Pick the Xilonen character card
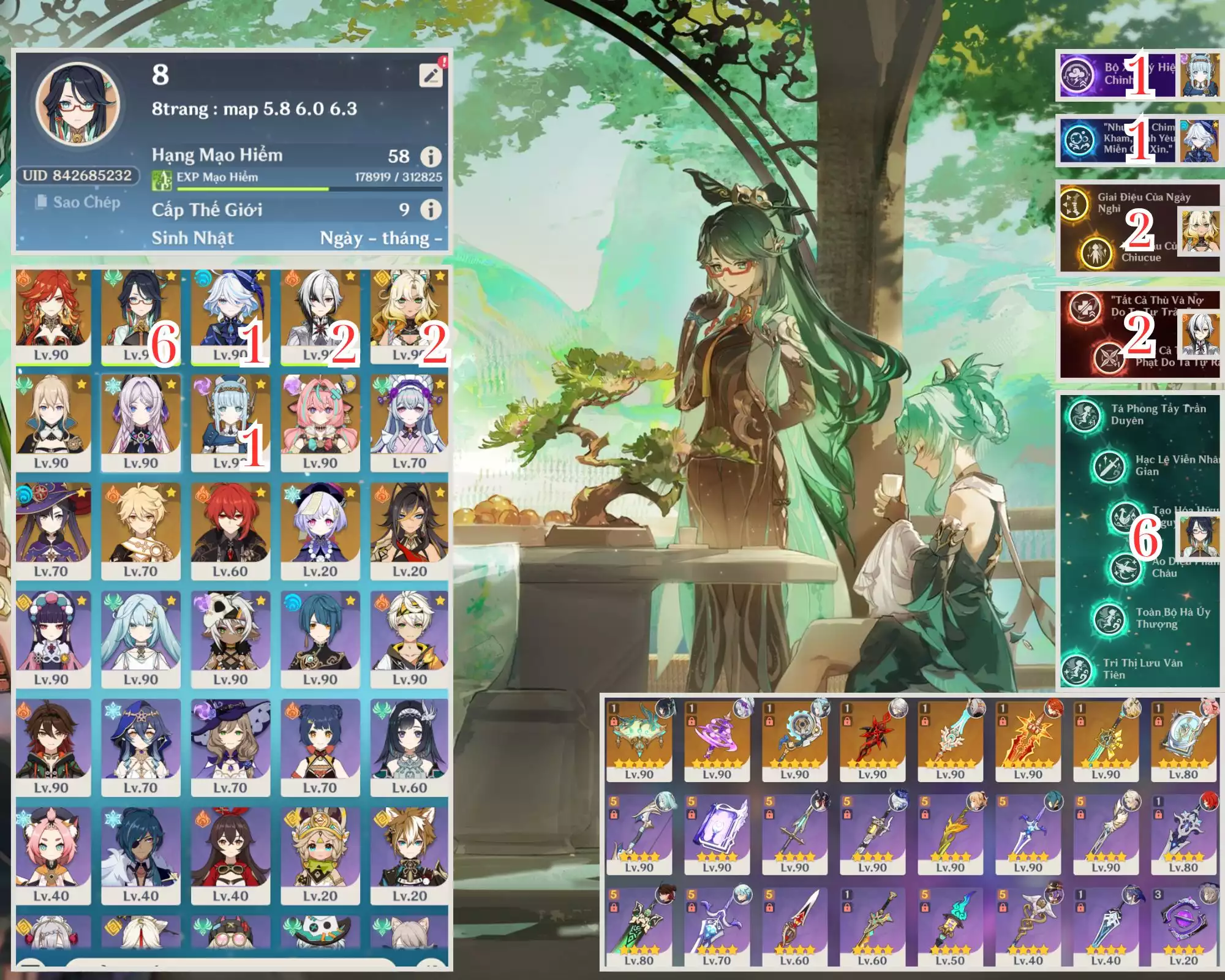Image resolution: width=1225 pixels, height=980 pixels. (x=409, y=315)
